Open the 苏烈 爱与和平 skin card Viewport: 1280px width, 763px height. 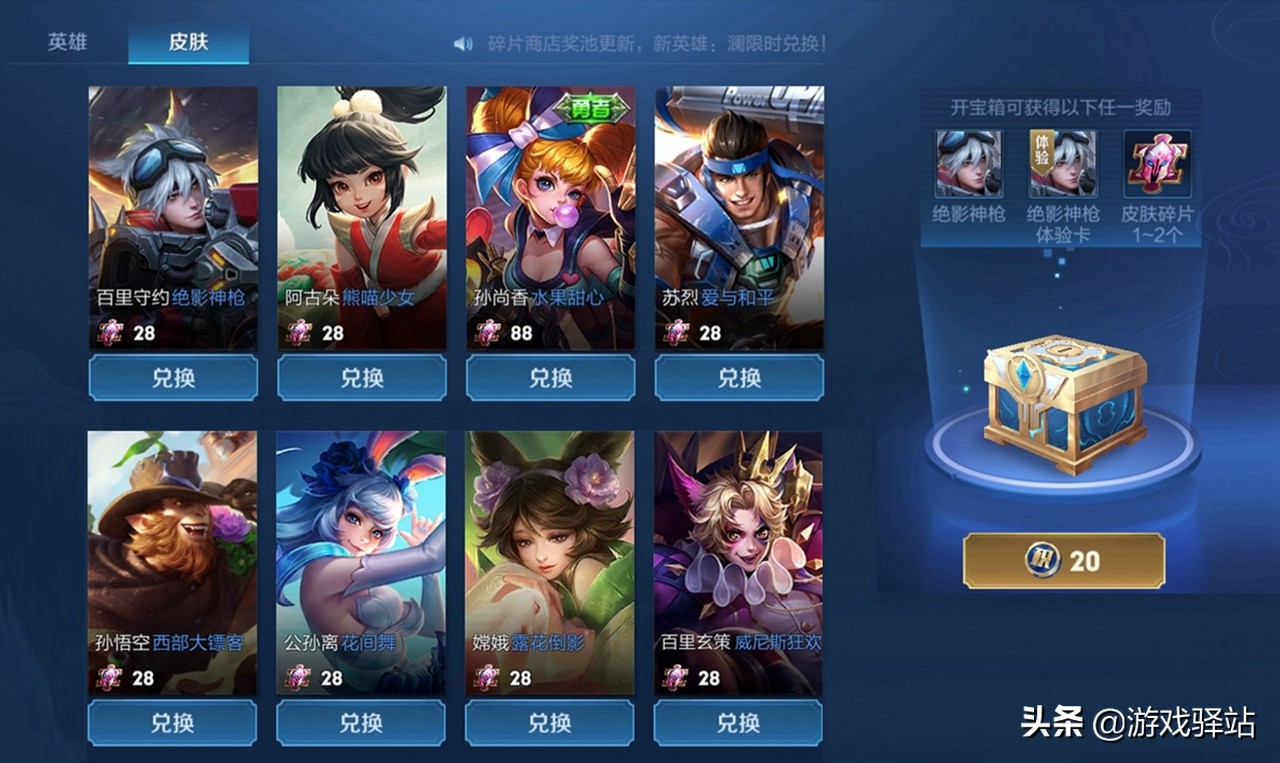(x=739, y=217)
